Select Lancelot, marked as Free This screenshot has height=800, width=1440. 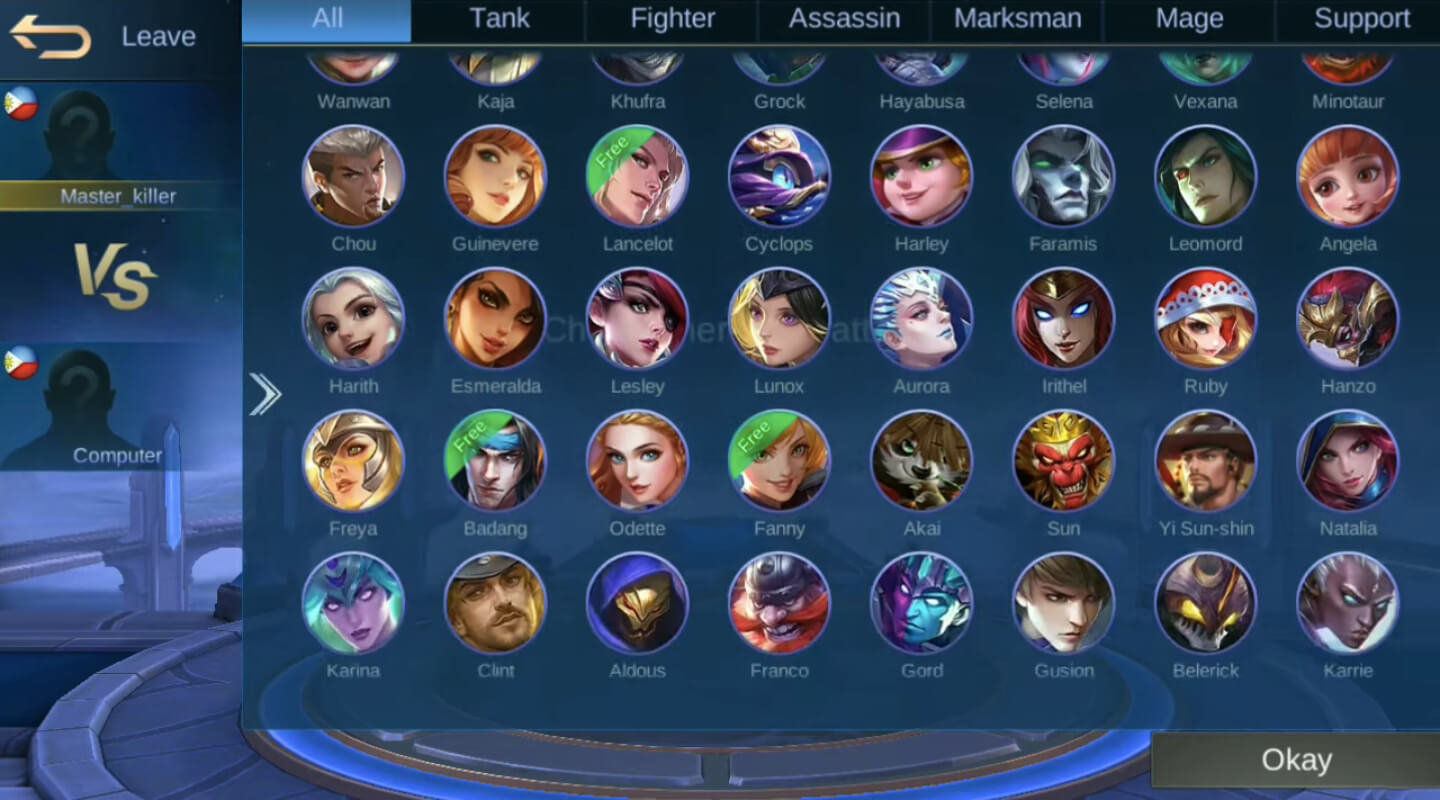[637, 175]
